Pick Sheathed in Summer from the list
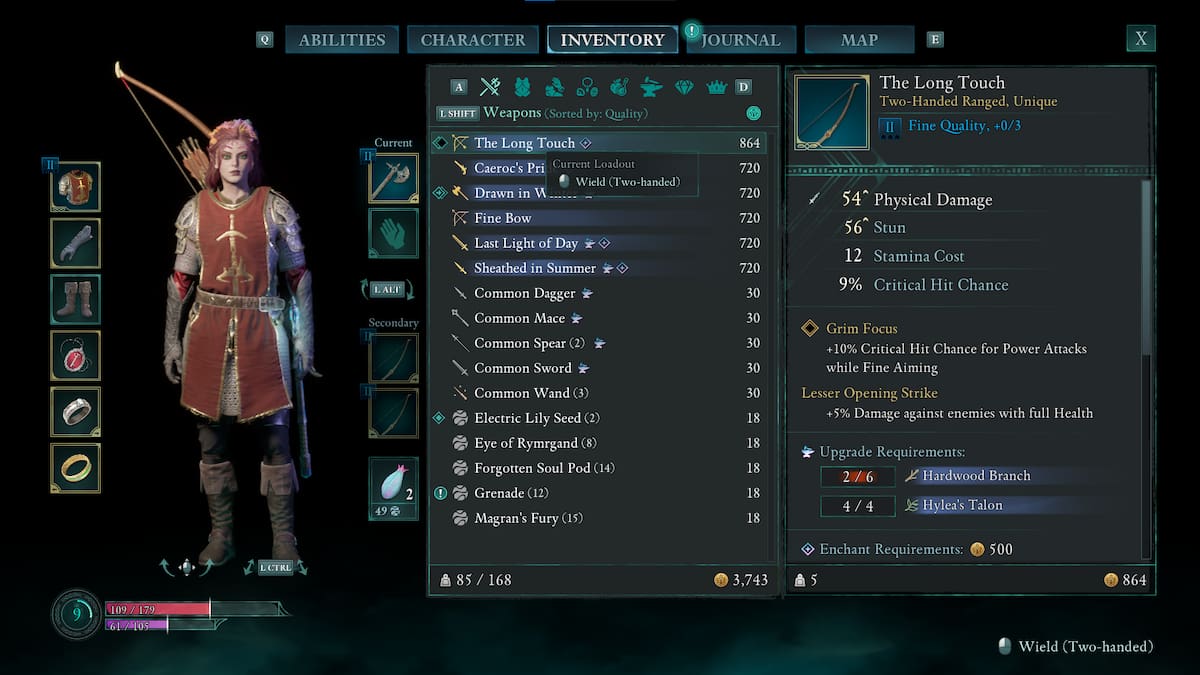The height and width of the screenshot is (675, 1200). 535,268
